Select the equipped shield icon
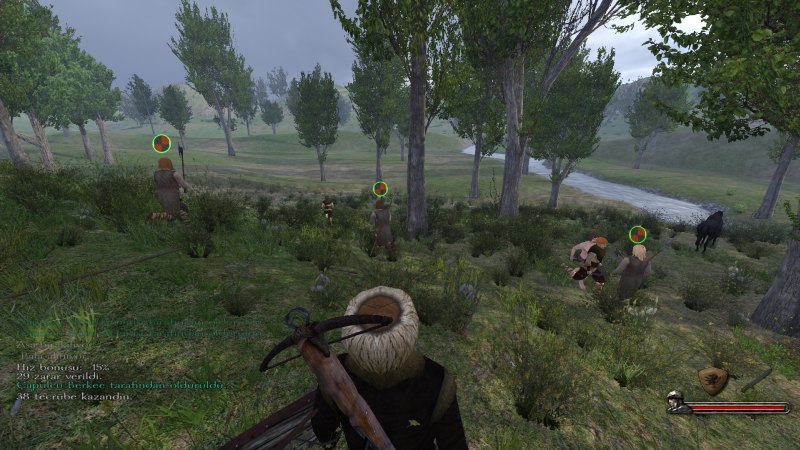The image size is (800, 450). point(712,379)
